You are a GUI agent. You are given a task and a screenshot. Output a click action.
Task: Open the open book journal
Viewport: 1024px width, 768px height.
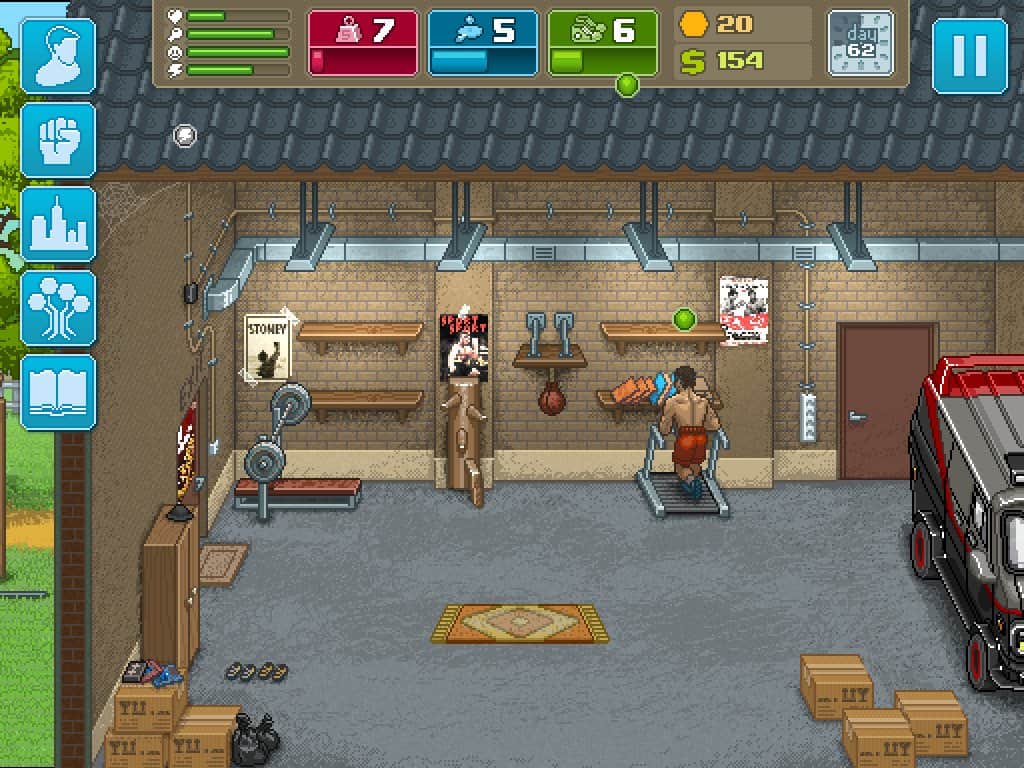tap(59, 392)
